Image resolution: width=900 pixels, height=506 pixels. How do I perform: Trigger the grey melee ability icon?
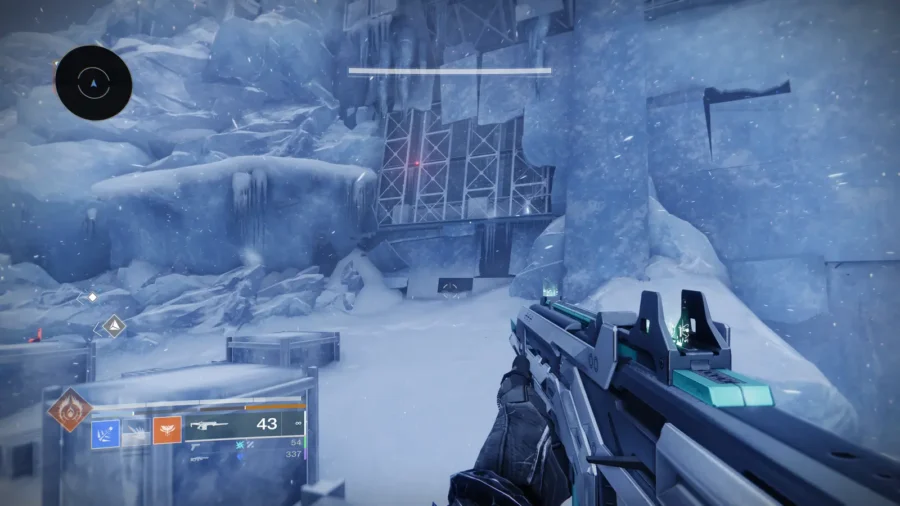coord(136,432)
